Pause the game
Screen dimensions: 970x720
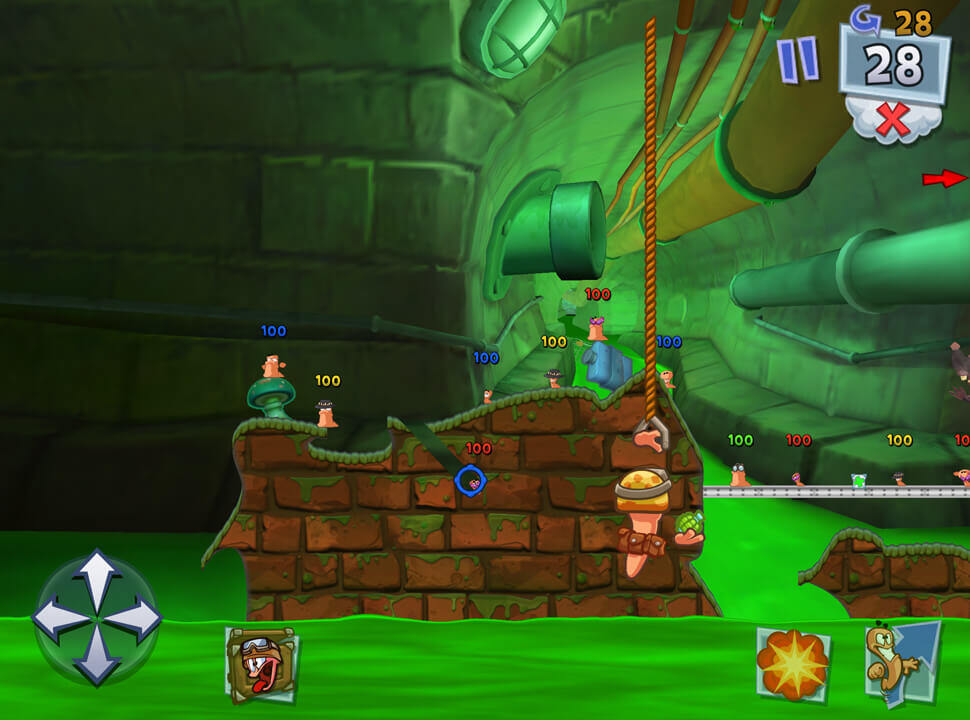[798, 60]
